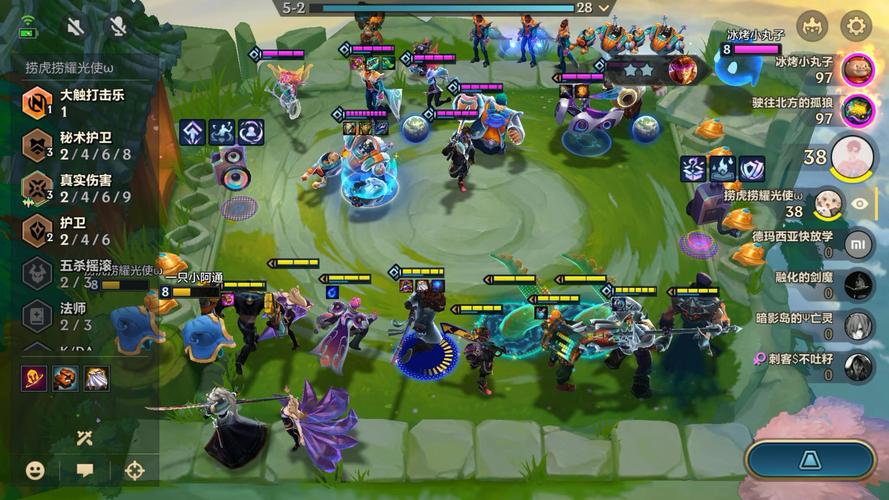Open the chat speech bubble

(x=85, y=470)
